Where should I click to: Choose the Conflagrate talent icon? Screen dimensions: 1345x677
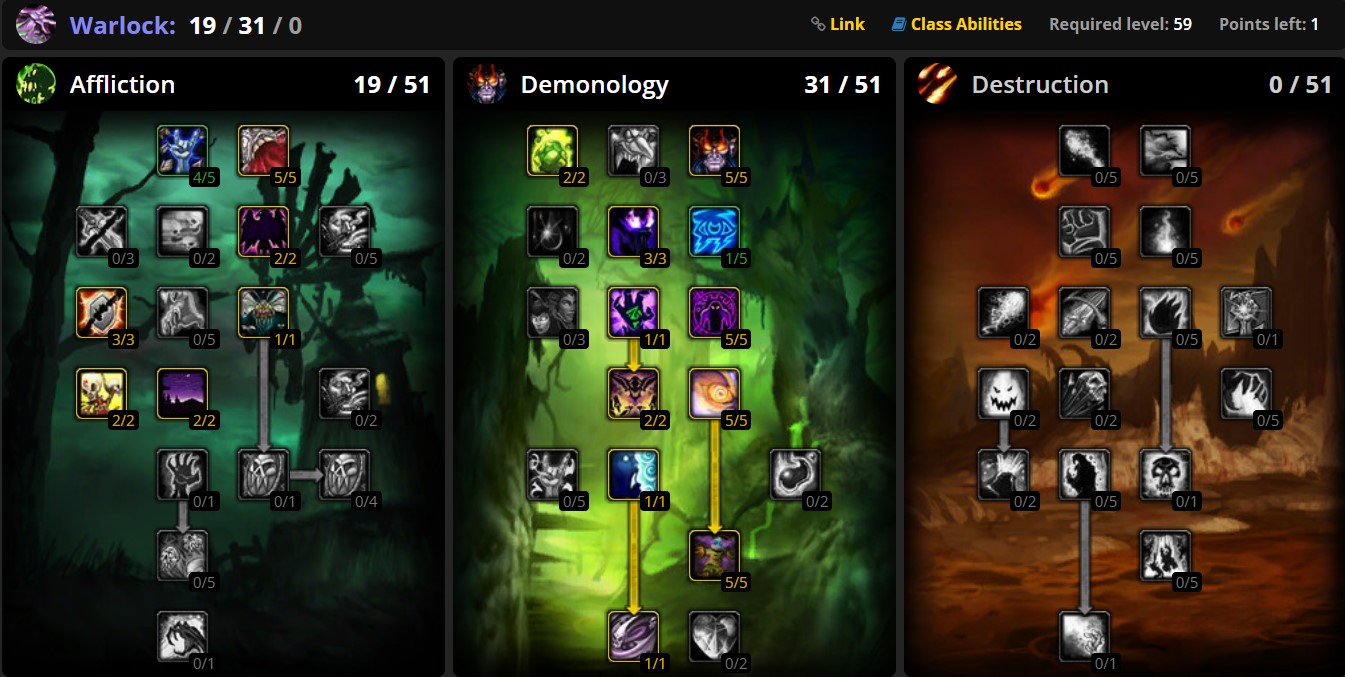(x=1084, y=636)
